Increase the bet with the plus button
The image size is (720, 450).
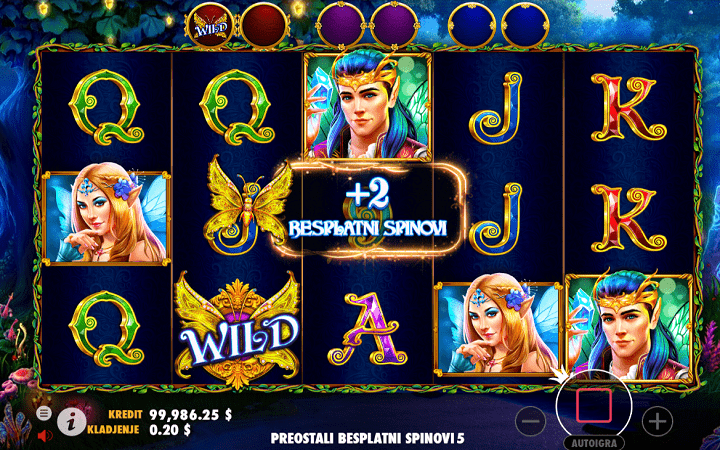click(657, 421)
